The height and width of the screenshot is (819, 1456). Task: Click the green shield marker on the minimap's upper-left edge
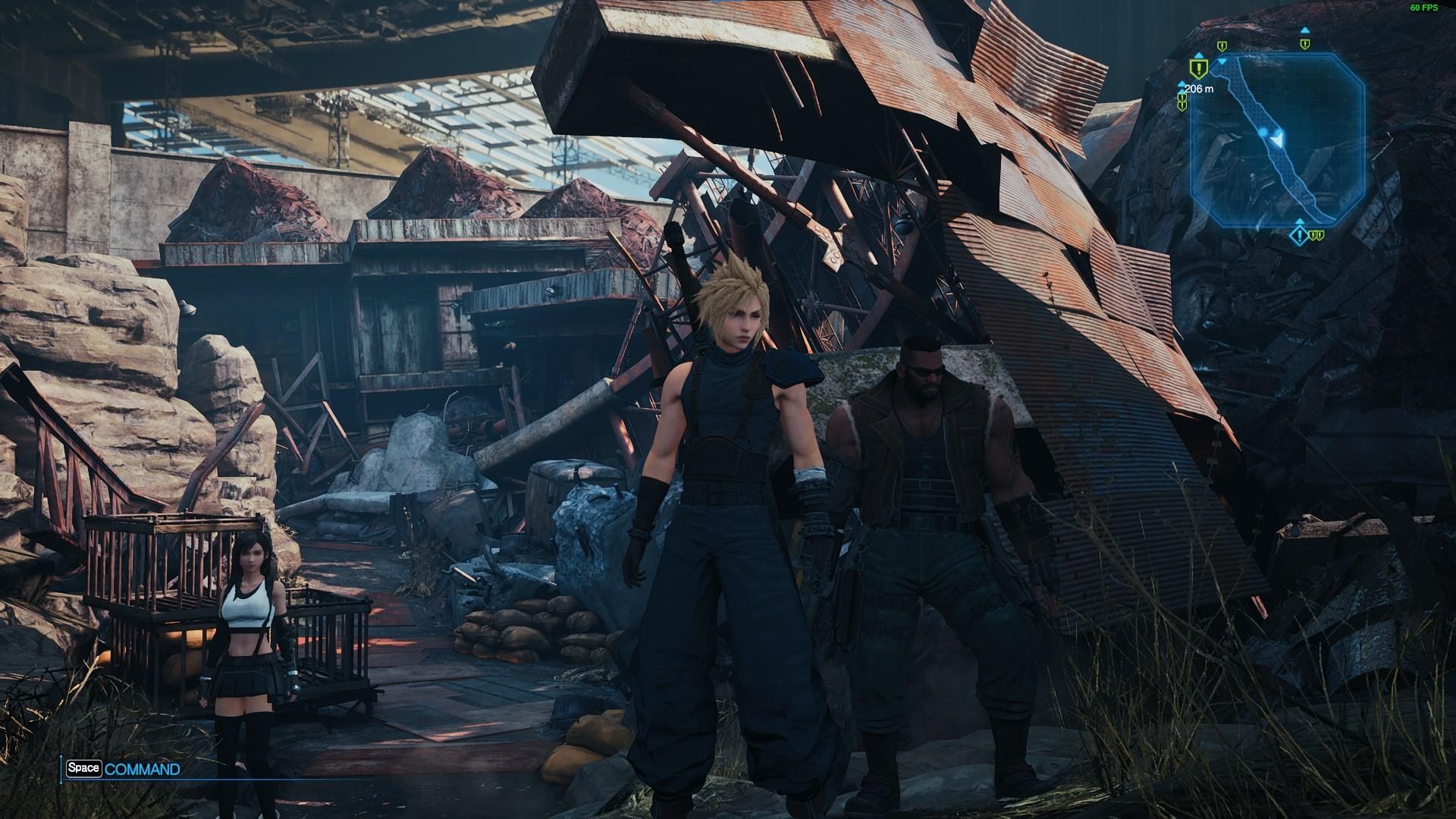click(x=1222, y=45)
